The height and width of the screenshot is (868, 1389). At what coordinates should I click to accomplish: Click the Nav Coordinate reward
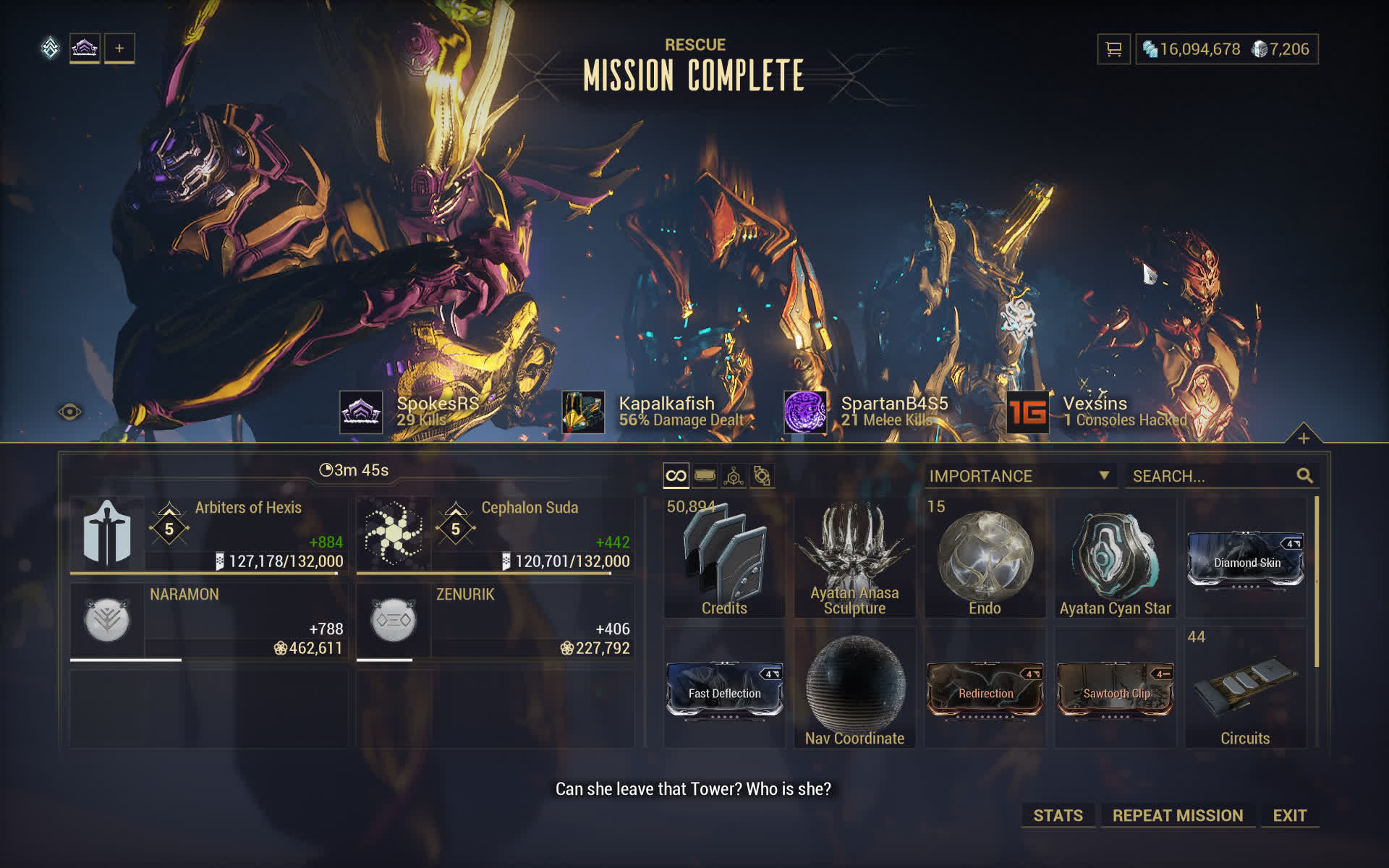(x=854, y=687)
